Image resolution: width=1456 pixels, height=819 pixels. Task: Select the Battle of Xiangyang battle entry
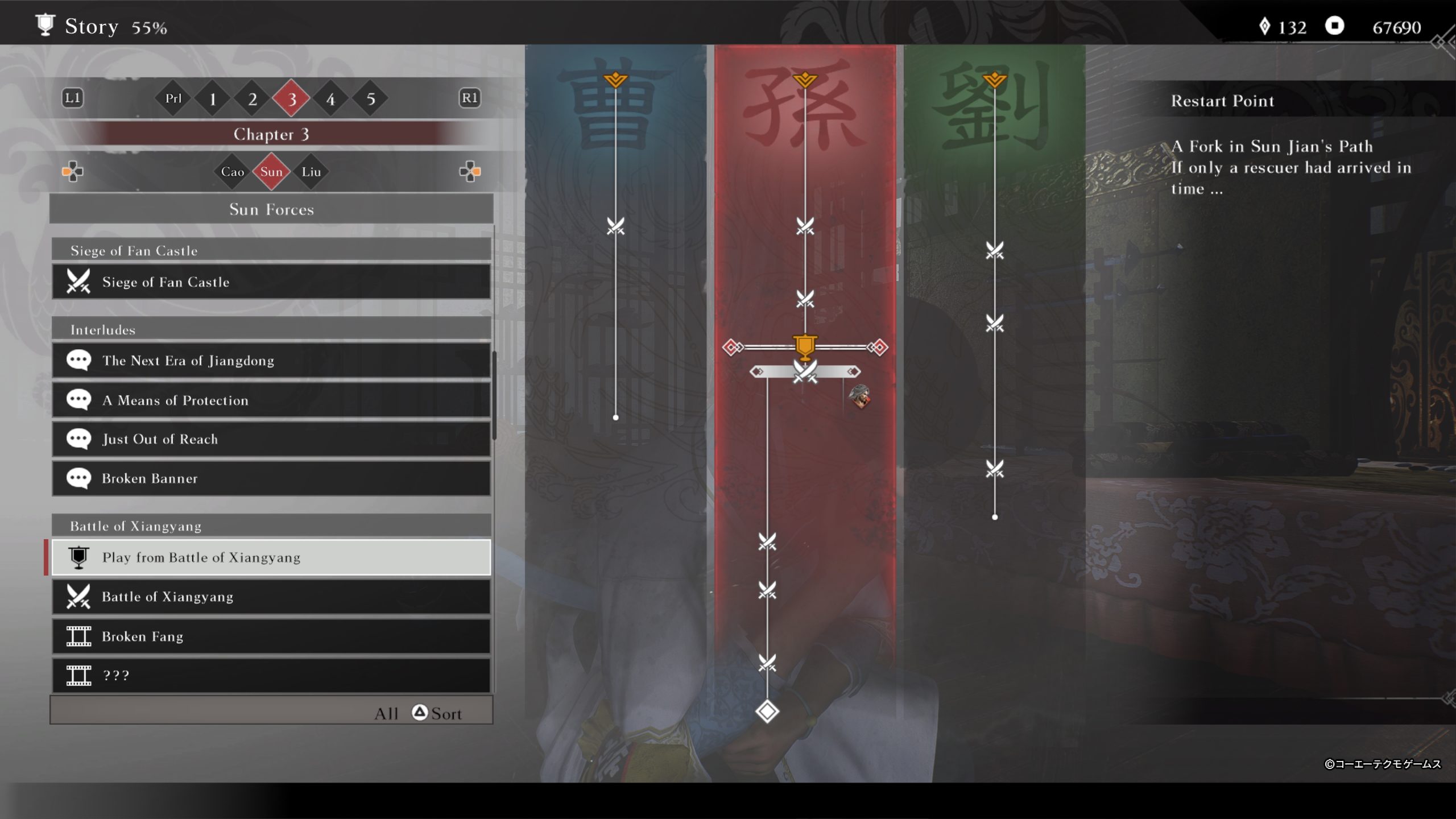271,597
